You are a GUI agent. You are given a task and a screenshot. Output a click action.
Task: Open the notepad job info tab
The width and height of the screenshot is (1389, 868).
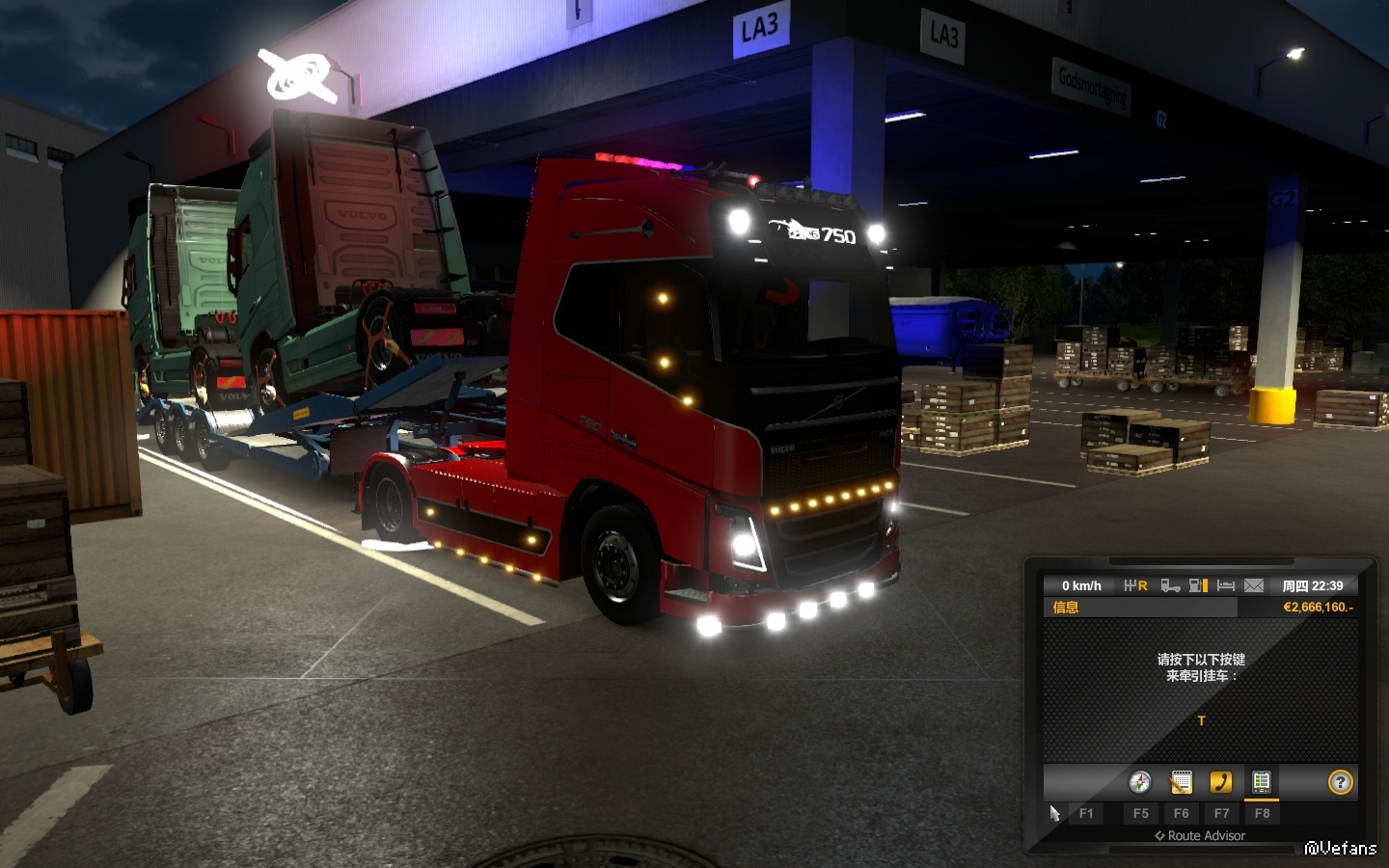pos(1181,782)
